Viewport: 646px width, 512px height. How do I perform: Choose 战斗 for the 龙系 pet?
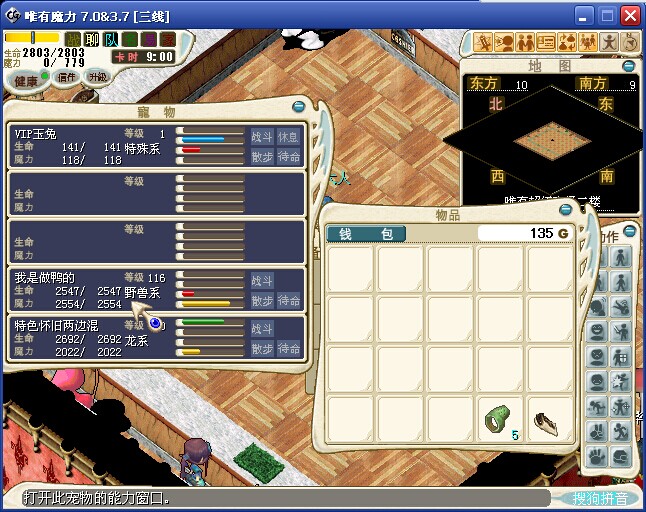pyautogui.click(x=262, y=329)
